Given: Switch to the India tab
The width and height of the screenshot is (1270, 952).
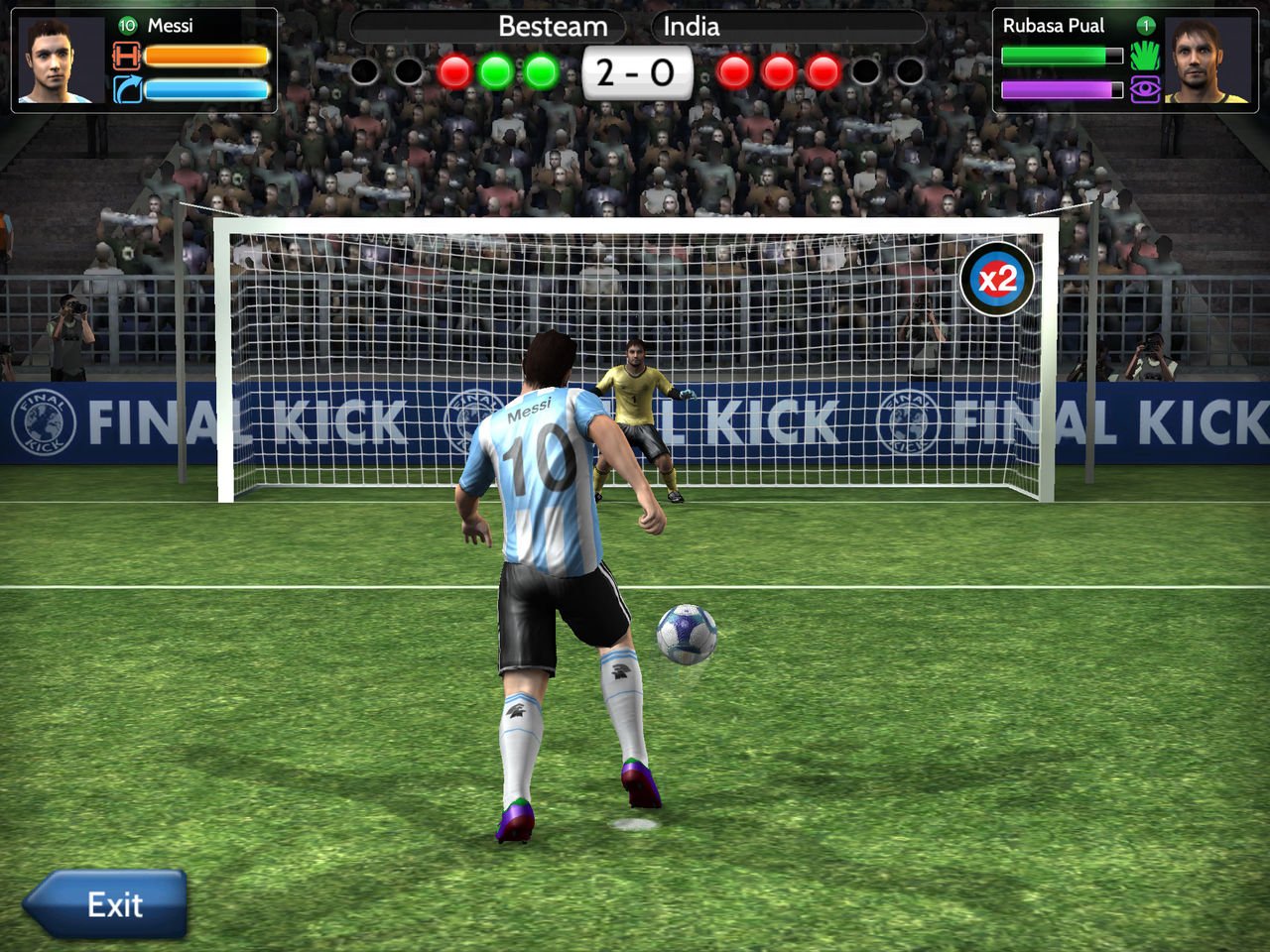Looking at the screenshot, I should (x=693, y=27).
